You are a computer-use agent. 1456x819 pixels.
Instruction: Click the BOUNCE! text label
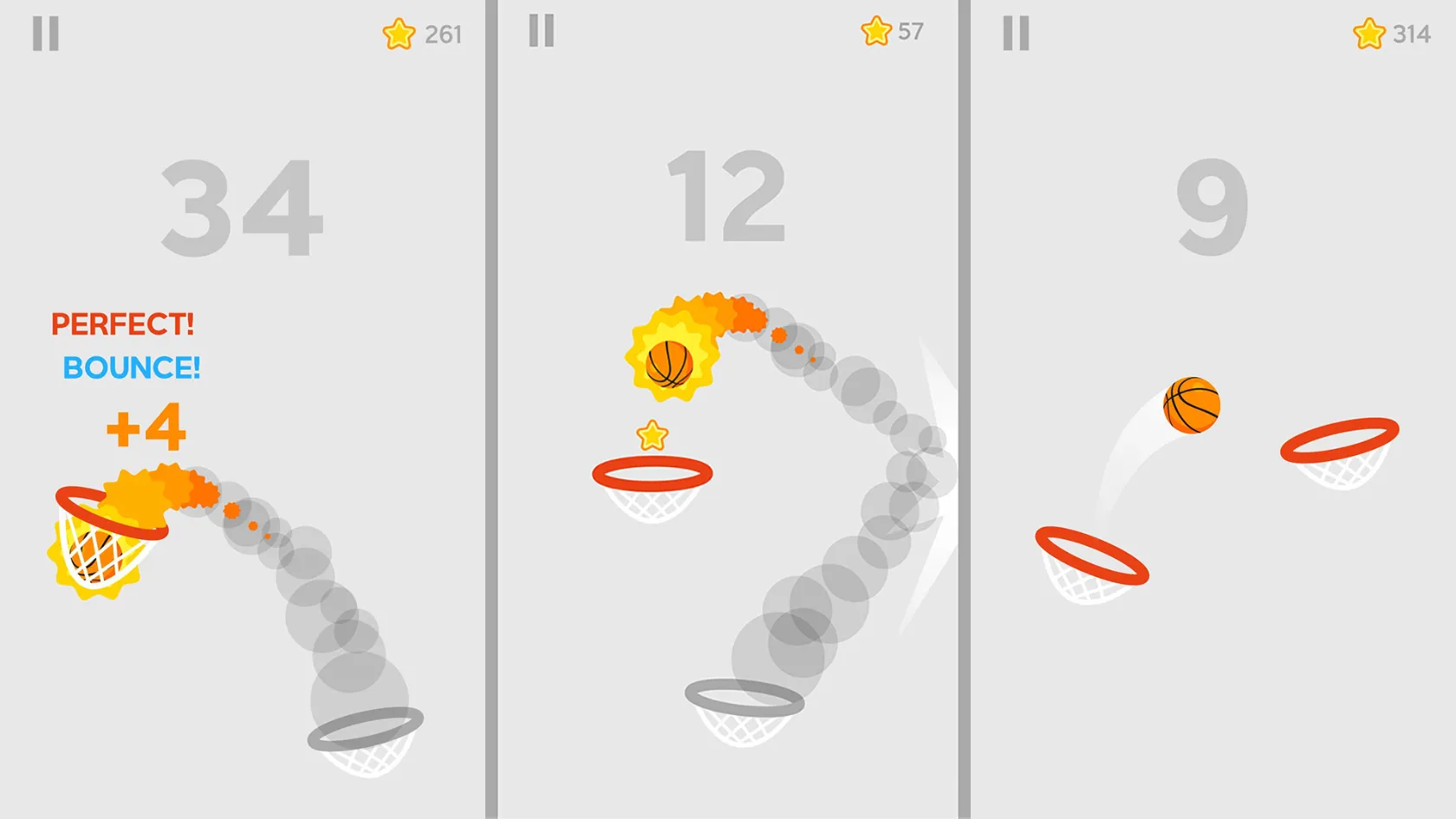[132, 367]
